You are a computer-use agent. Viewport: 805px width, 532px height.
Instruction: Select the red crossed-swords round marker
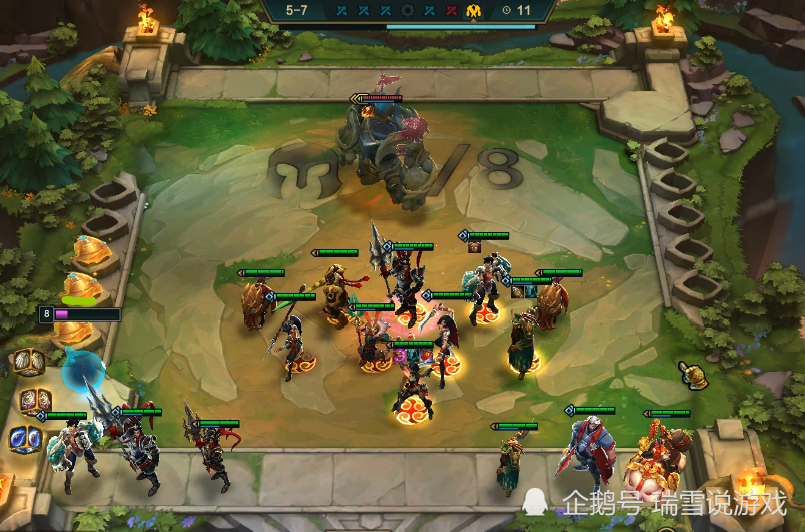coord(452,10)
